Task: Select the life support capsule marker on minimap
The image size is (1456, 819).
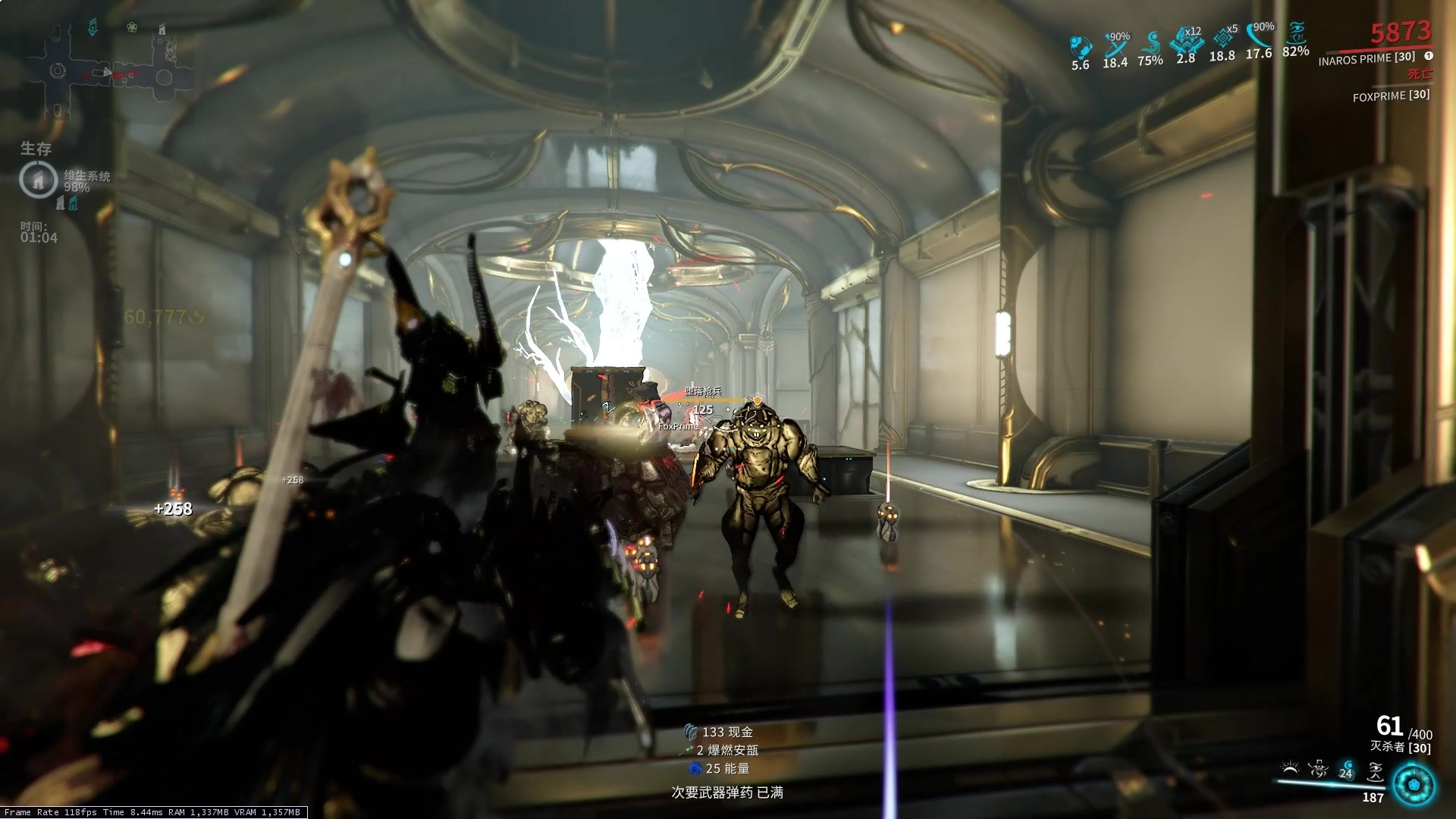Action: [x=93, y=29]
